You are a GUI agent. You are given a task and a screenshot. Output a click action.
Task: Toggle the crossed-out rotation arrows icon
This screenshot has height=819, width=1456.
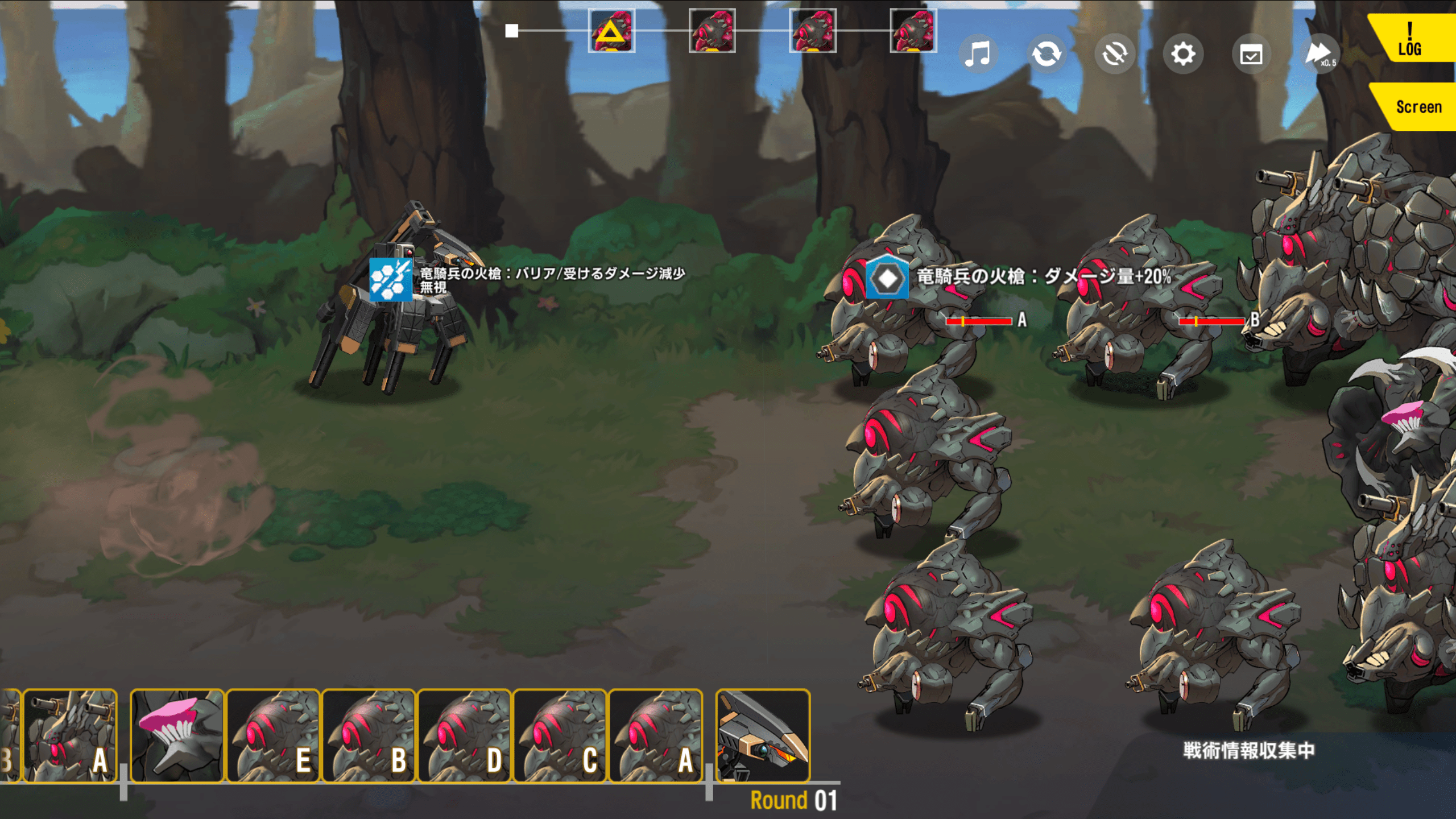[1115, 55]
